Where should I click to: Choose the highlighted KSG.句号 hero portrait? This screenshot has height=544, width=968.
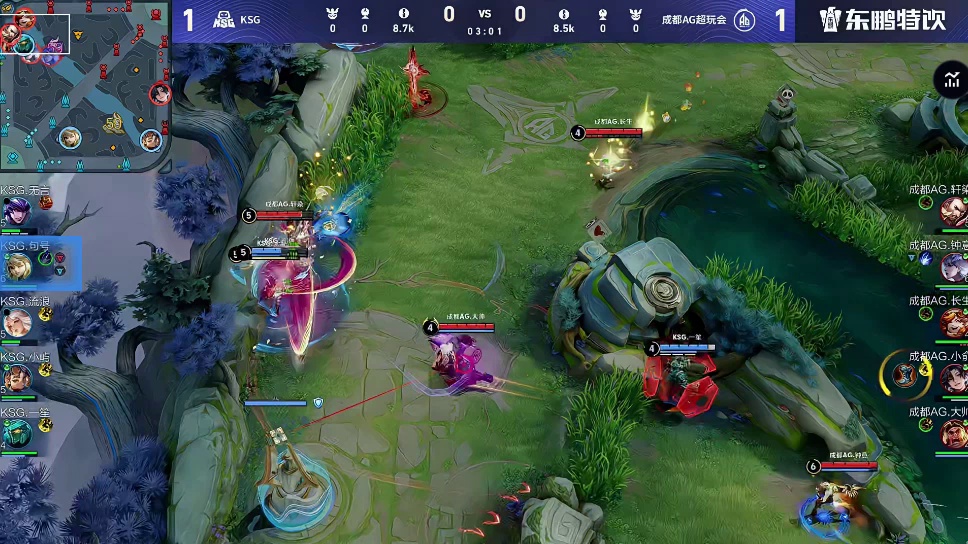pyautogui.click(x=18, y=267)
